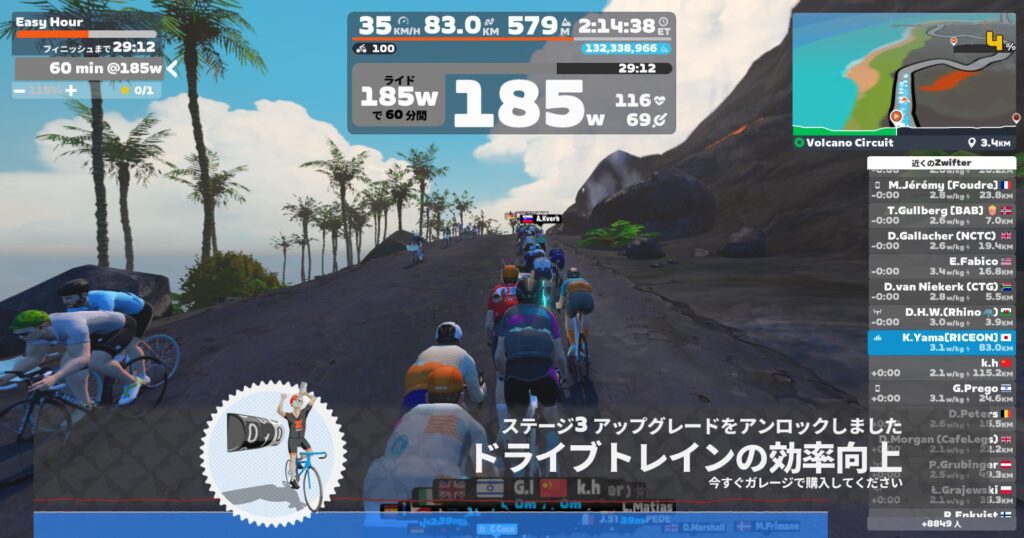Select M.Jérémy (Foudre) in the rider list
Screen dimensions: 1024x538
point(941,191)
